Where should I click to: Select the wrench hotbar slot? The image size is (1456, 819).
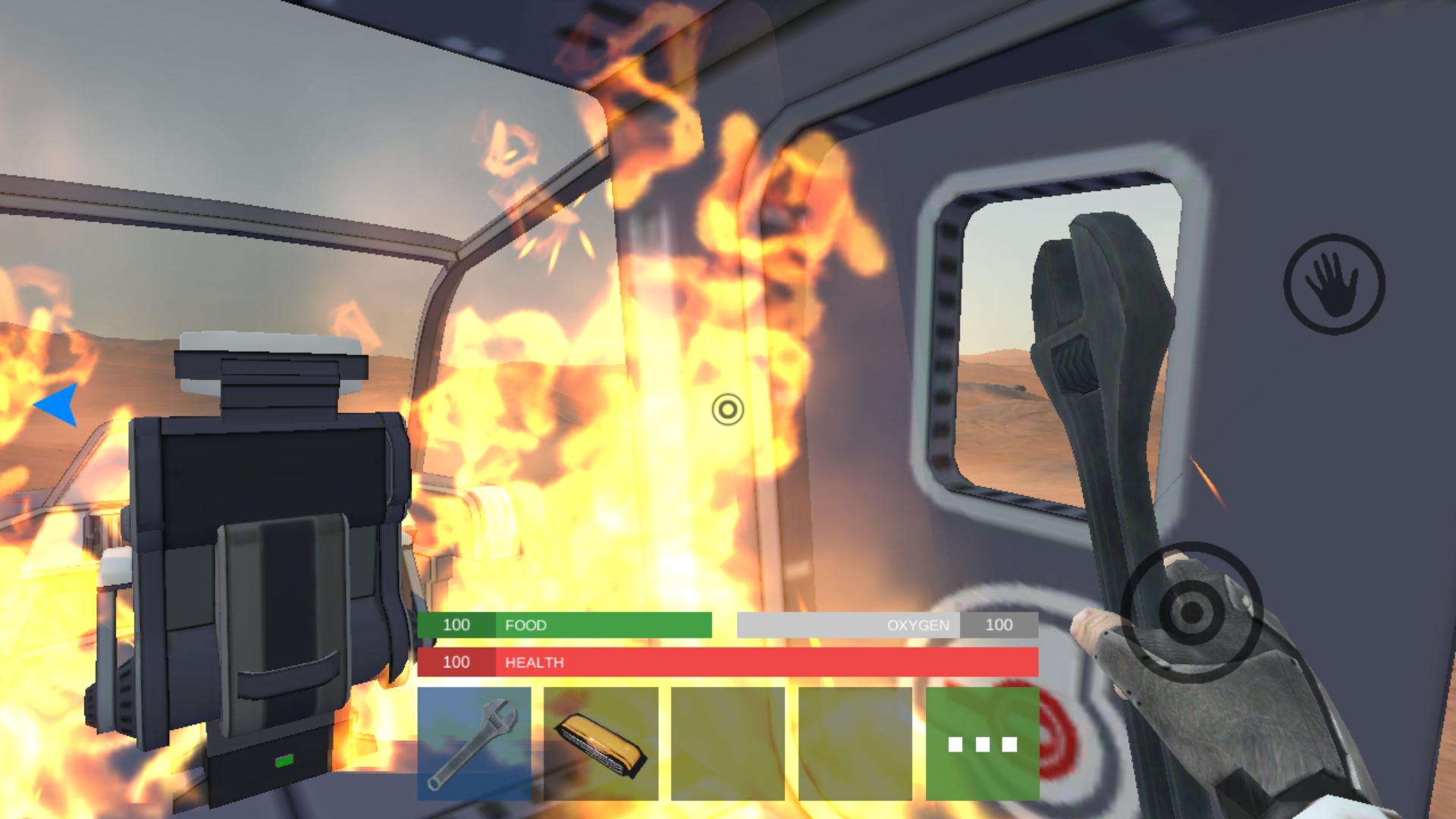(474, 743)
